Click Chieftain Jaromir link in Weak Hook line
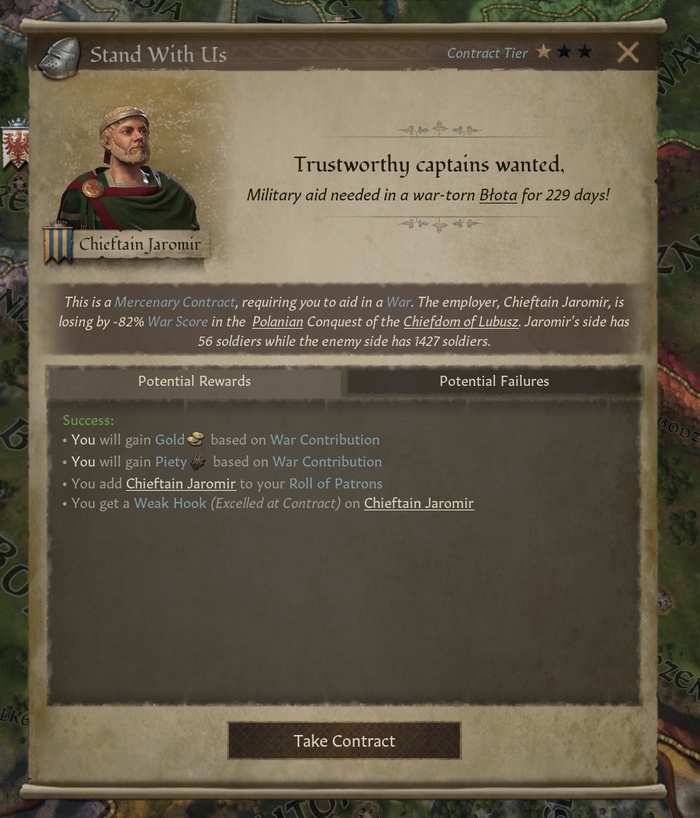This screenshot has height=818, width=700. pos(419,503)
